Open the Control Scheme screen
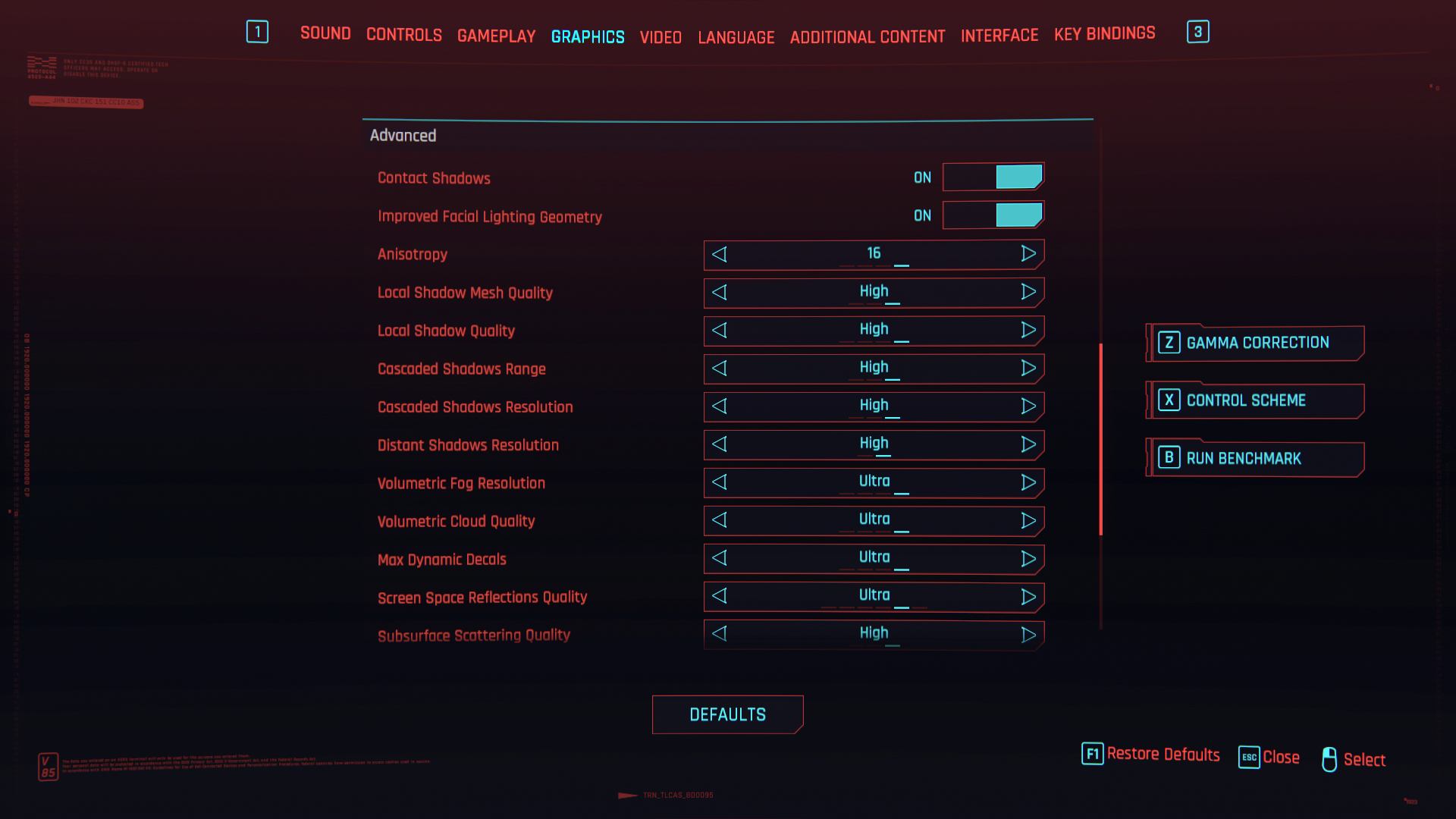The image size is (1456, 819). 1256,400
